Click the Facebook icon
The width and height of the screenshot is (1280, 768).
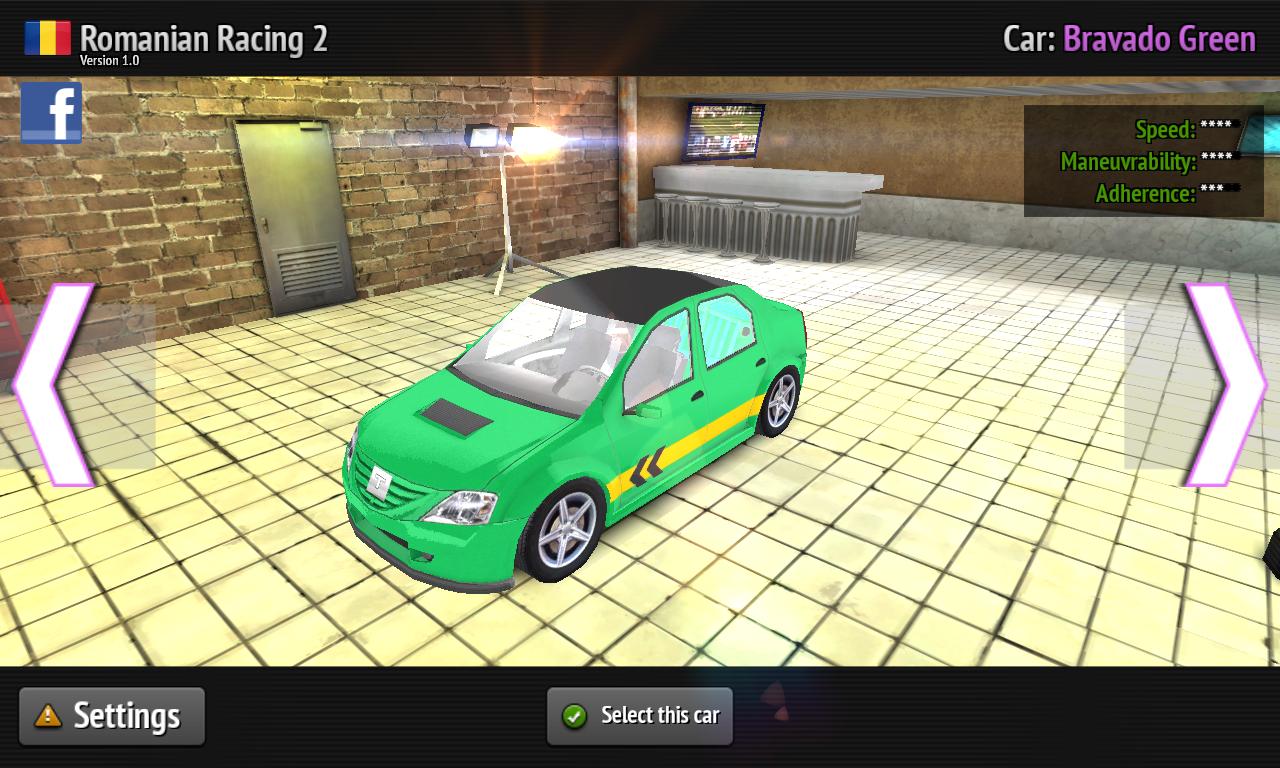point(51,112)
